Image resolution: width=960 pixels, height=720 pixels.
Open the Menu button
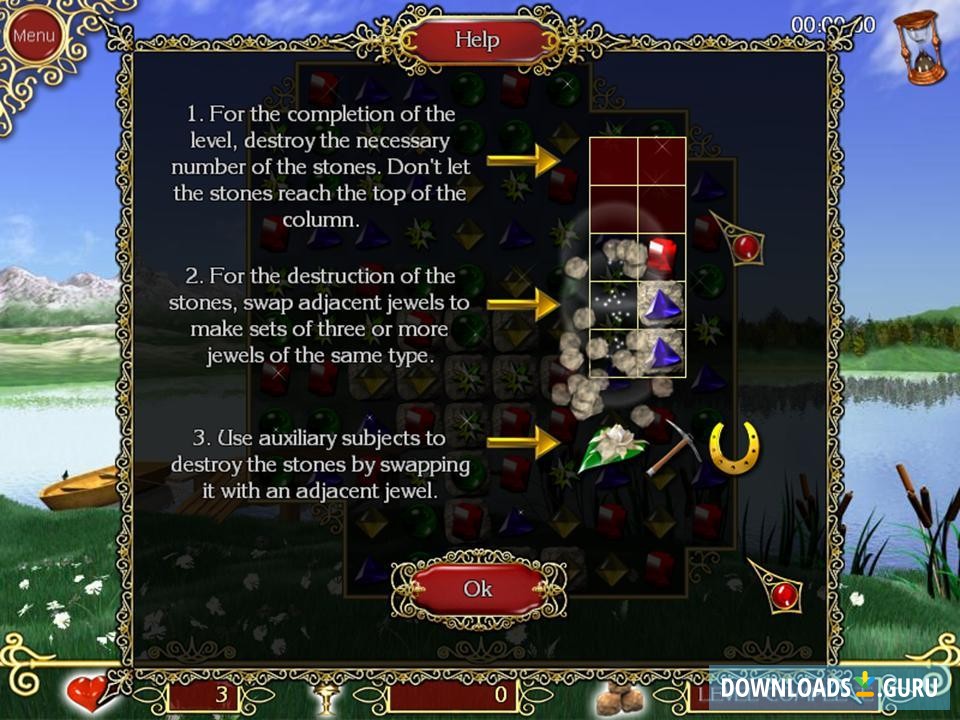tap(33, 36)
